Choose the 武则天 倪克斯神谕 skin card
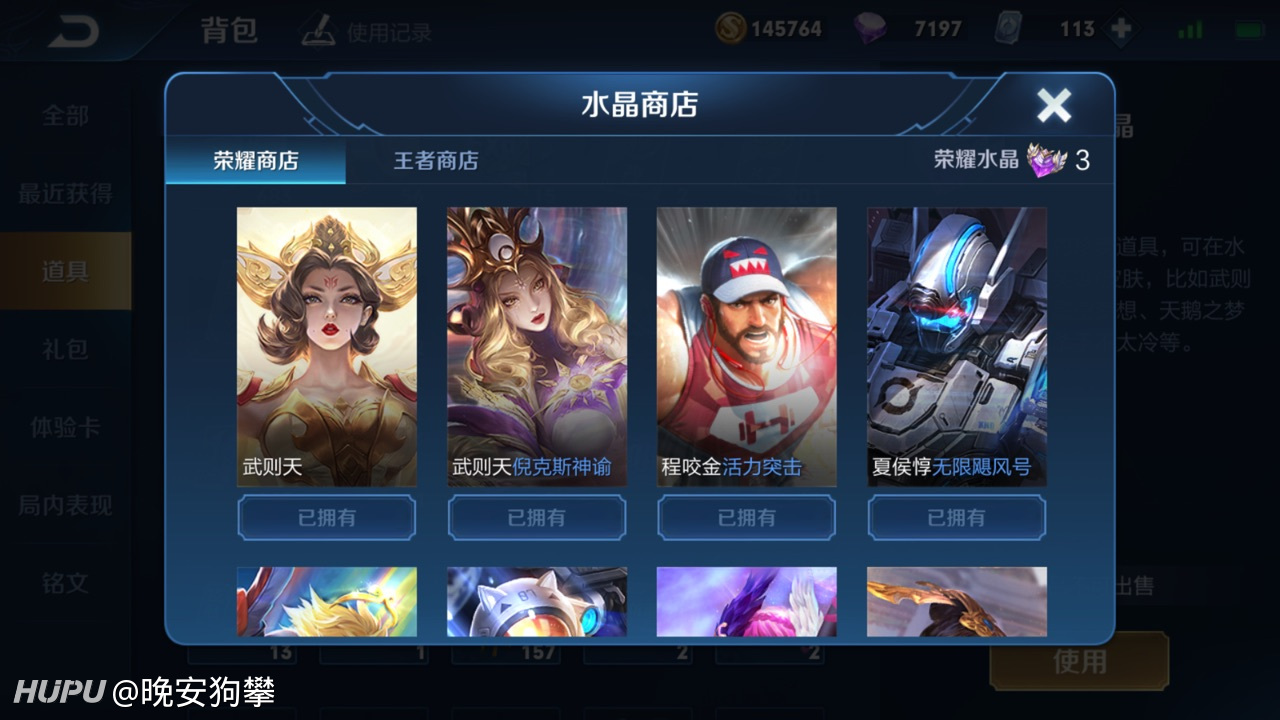 tap(537, 346)
